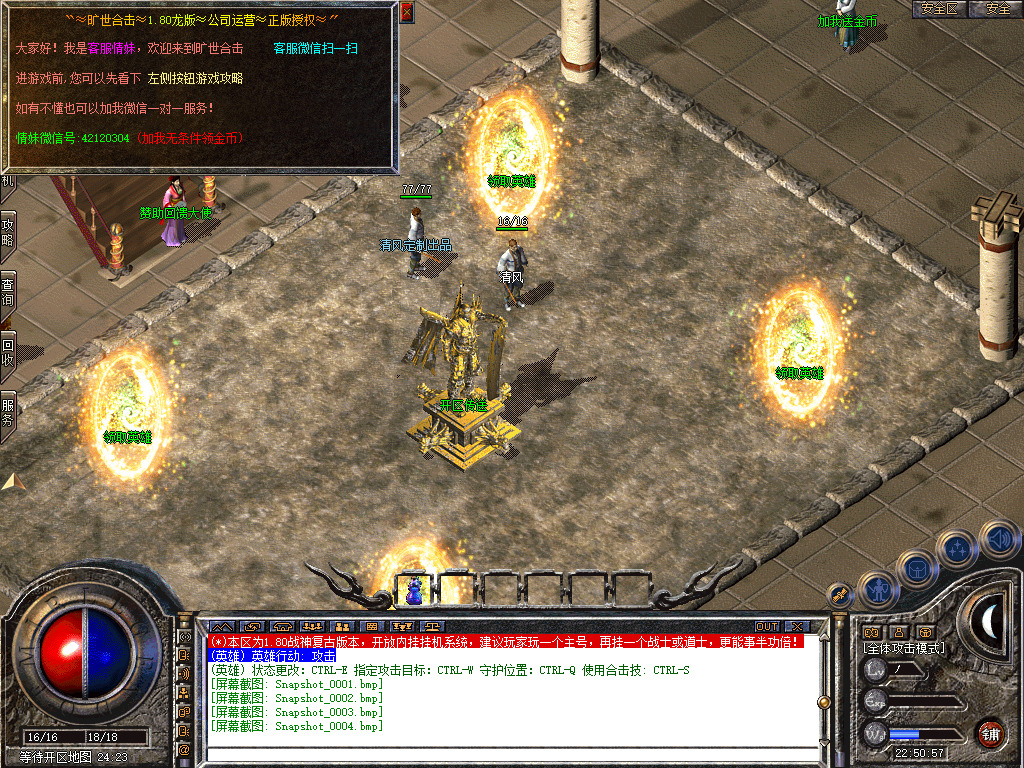Image resolution: width=1024 pixels, height=768 pixels.
Task: Open the character status round button
Action: coord(879,589)
